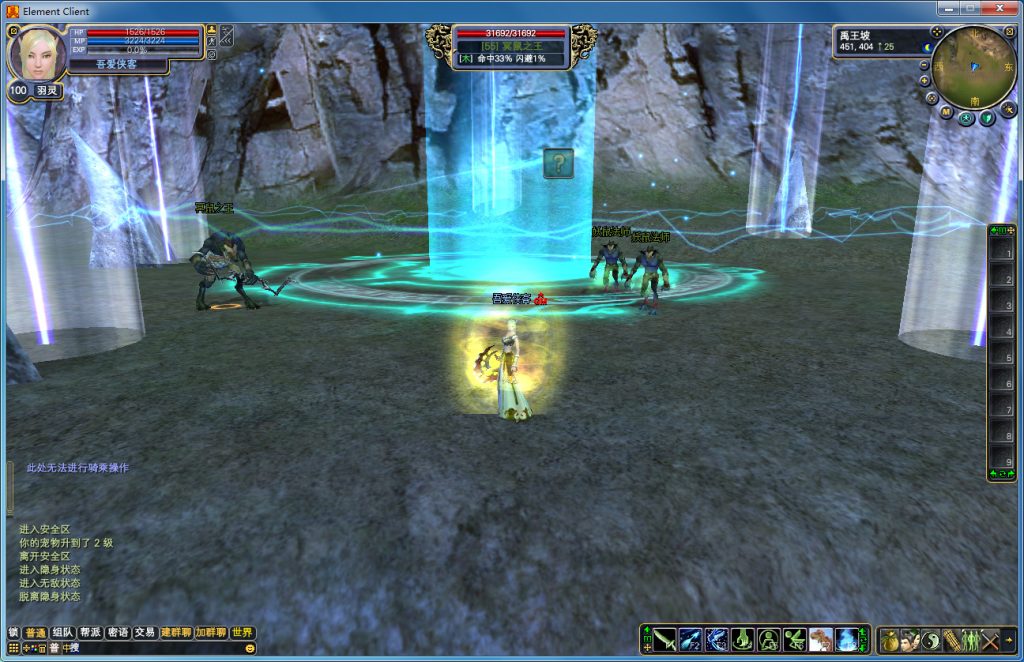Image resolution: width=1024 pixels, height=662 pixels.
Task: Select the 世界 world chat tab
Action: click(x=242, y=632)
